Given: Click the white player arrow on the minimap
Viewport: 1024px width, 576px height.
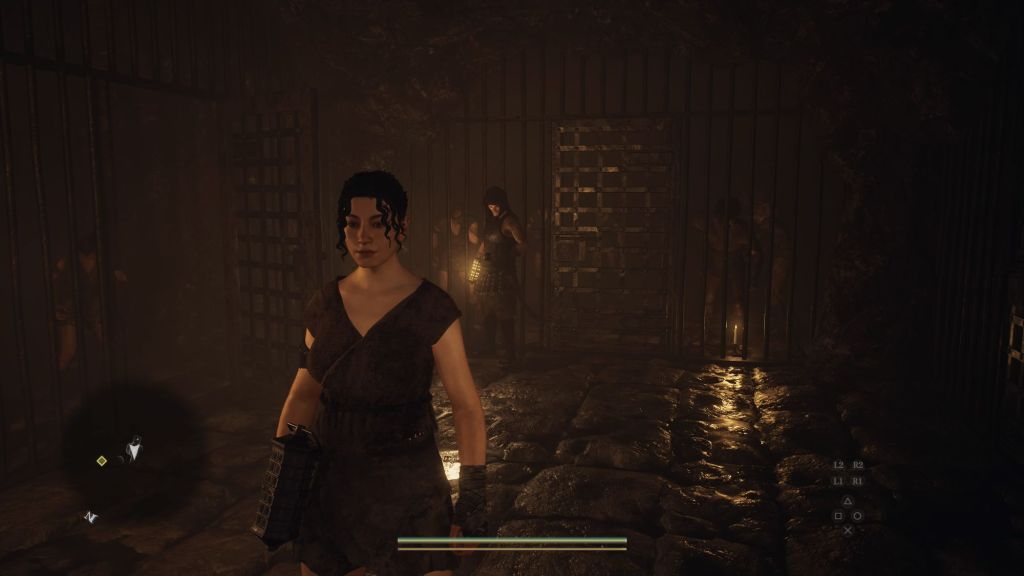Looking at the screenshot, I should pyautogui.click(x=132, y=451).
